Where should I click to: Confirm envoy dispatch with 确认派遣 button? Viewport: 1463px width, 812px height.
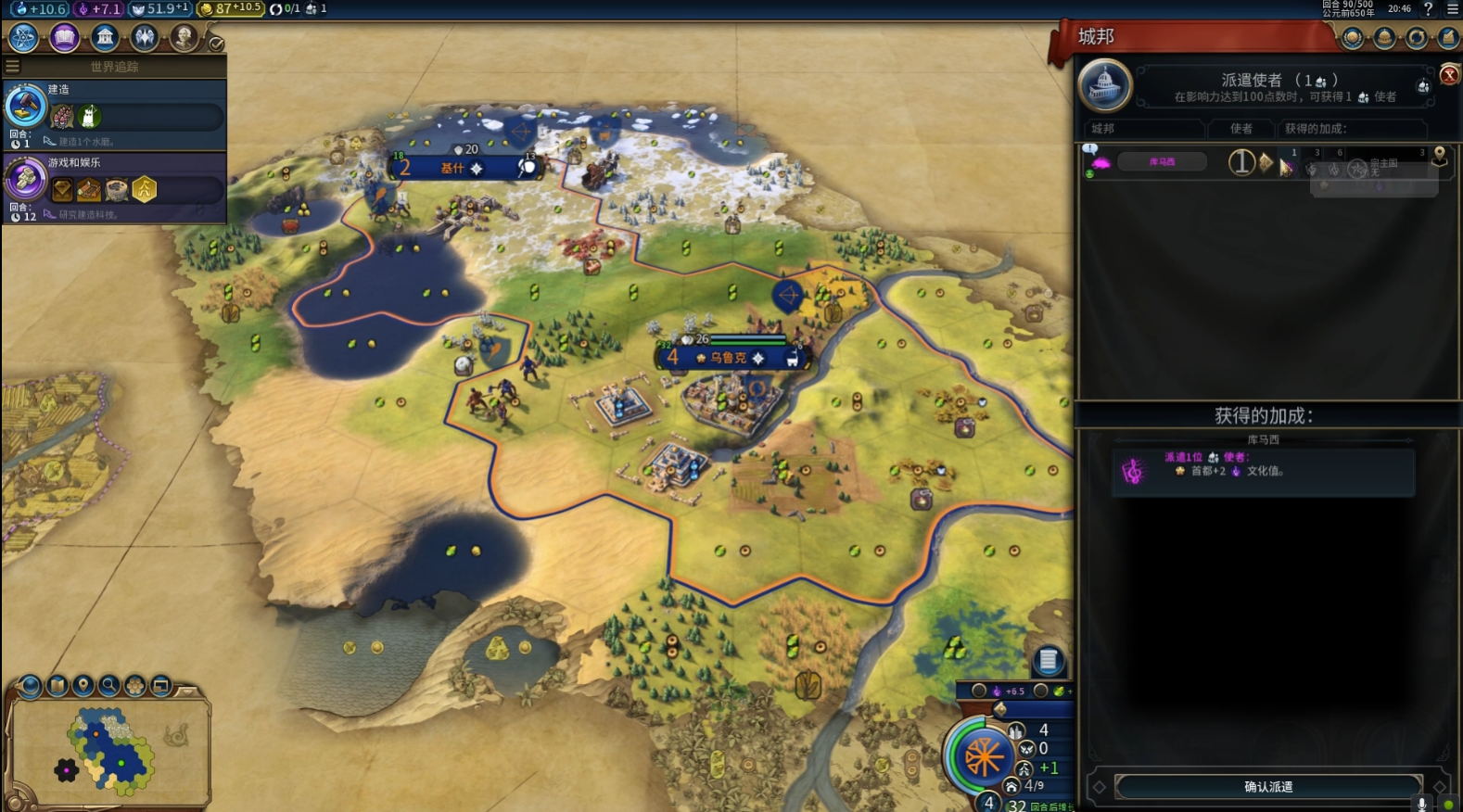tap(1267, 787)
